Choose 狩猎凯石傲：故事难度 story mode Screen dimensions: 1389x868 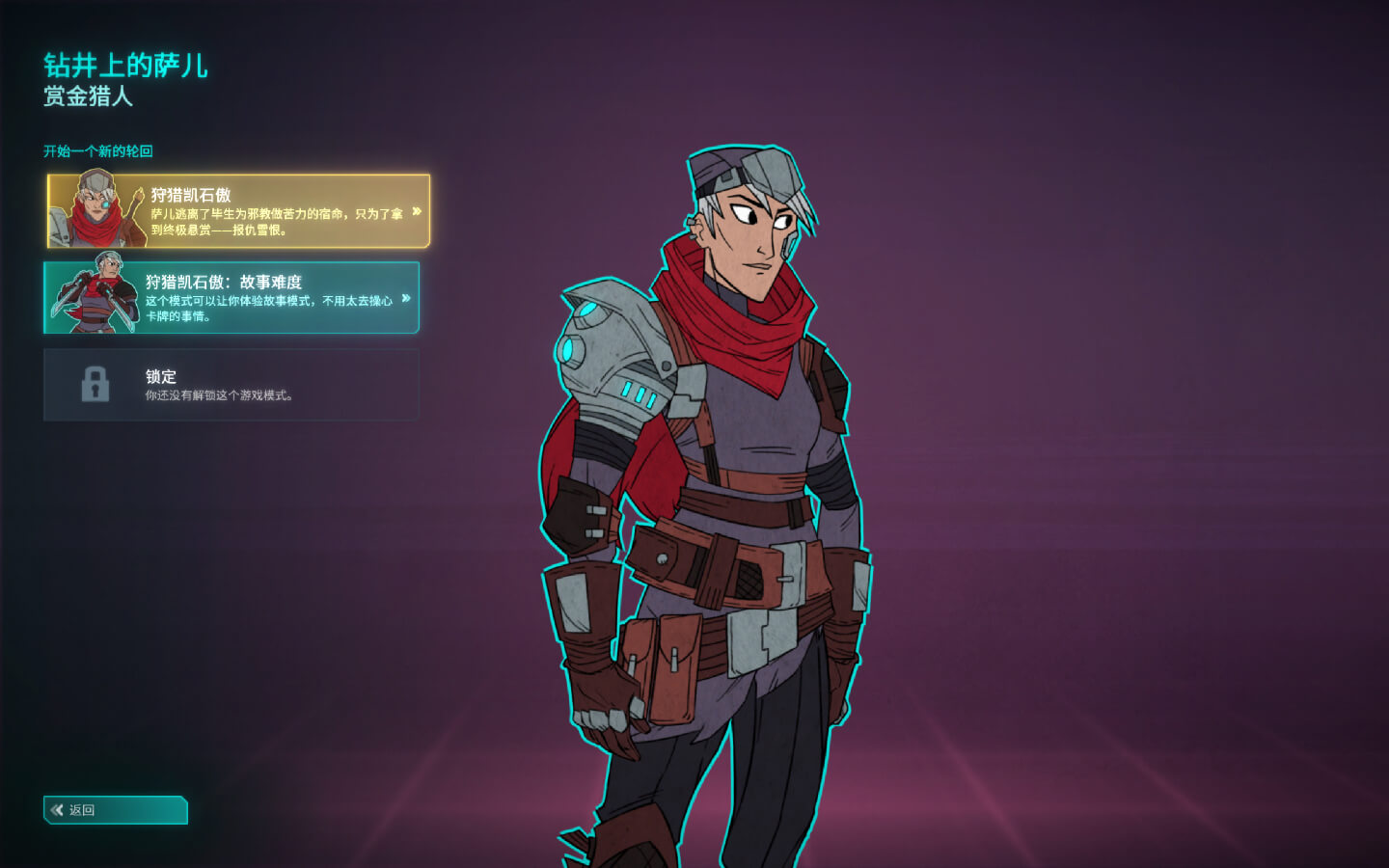[231, 298]
